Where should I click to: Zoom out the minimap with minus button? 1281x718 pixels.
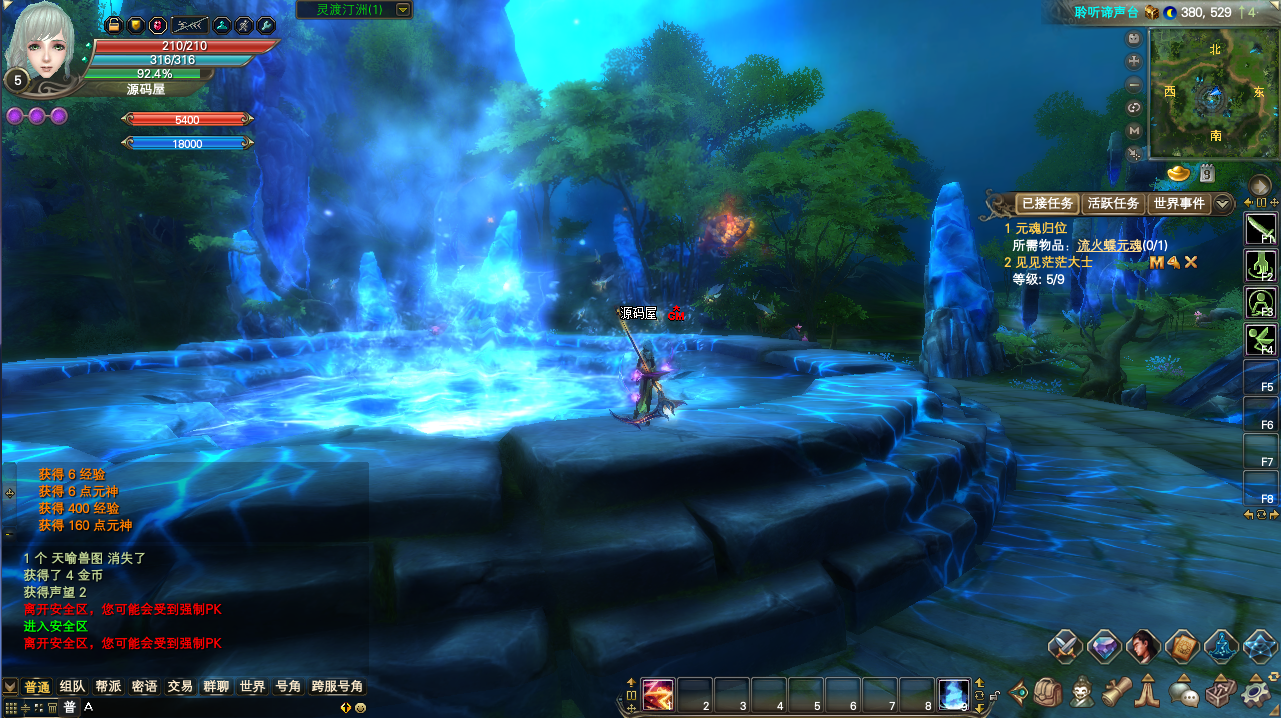(1134, 85)
